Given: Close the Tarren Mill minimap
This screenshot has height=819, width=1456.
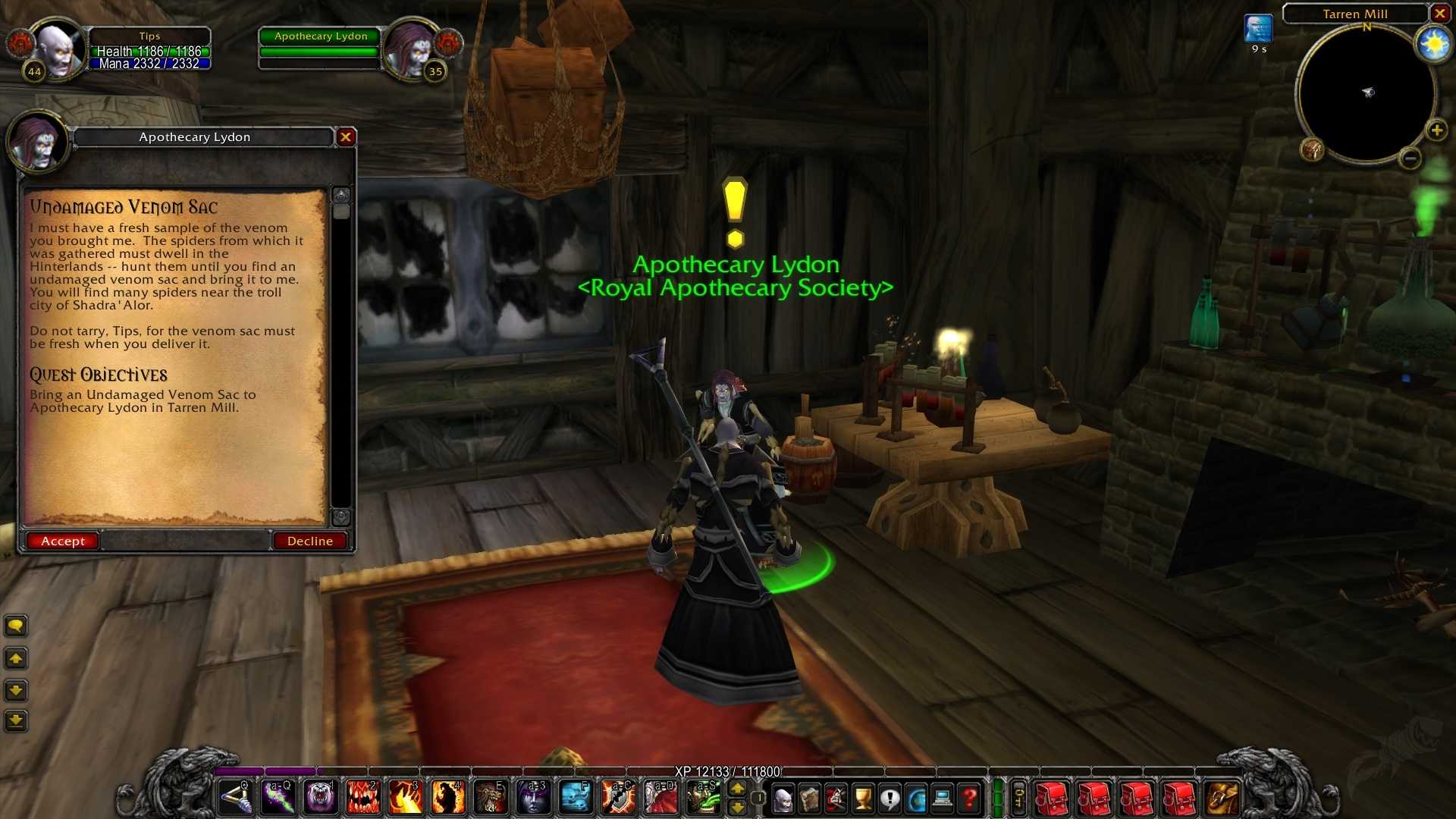Looking at the screenshot, I should (x=1439, y=14).
